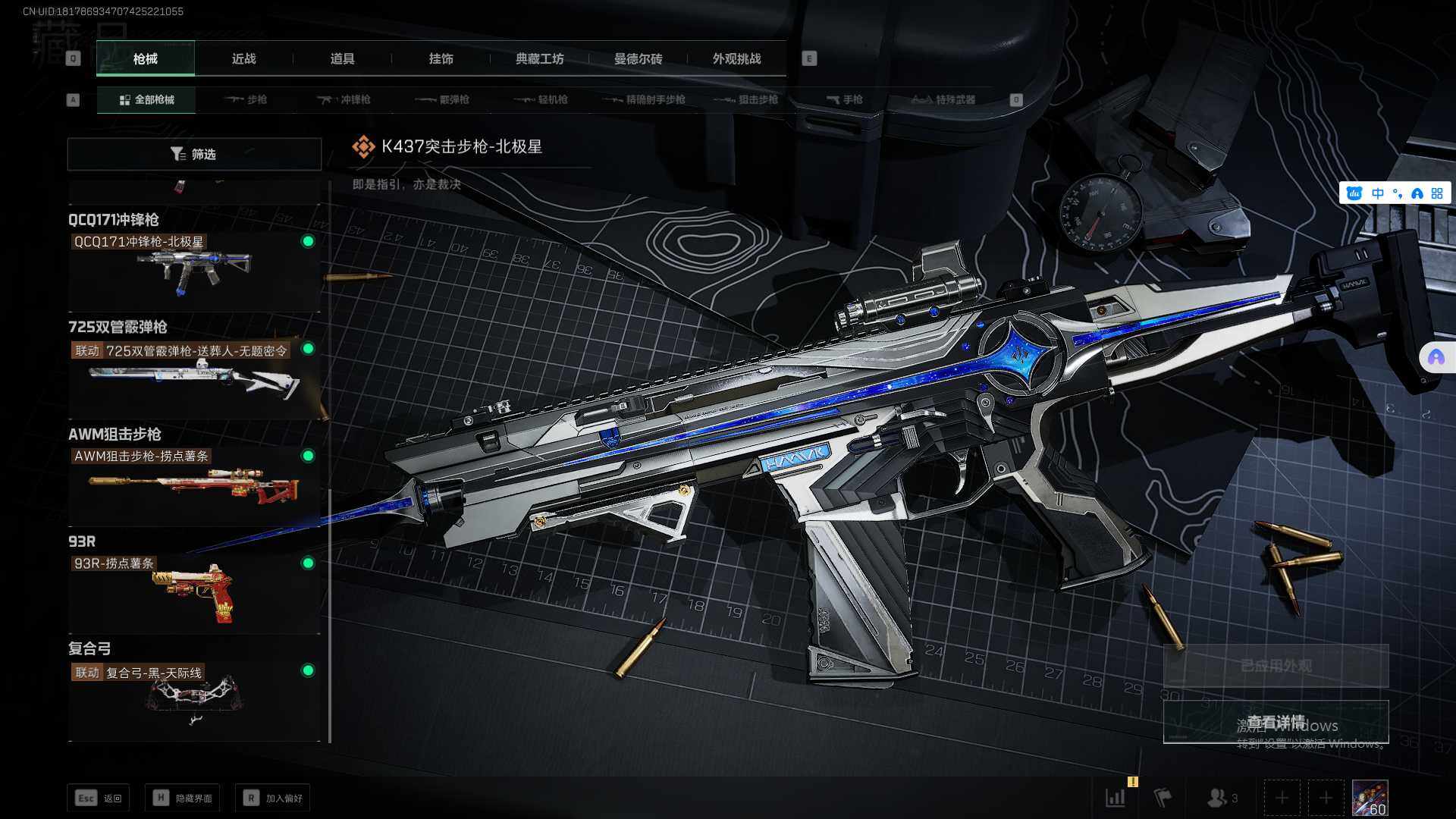Select the 挂饰 (charms) tab
This screenshot has height=819, width=1456.
click(441, 59)
